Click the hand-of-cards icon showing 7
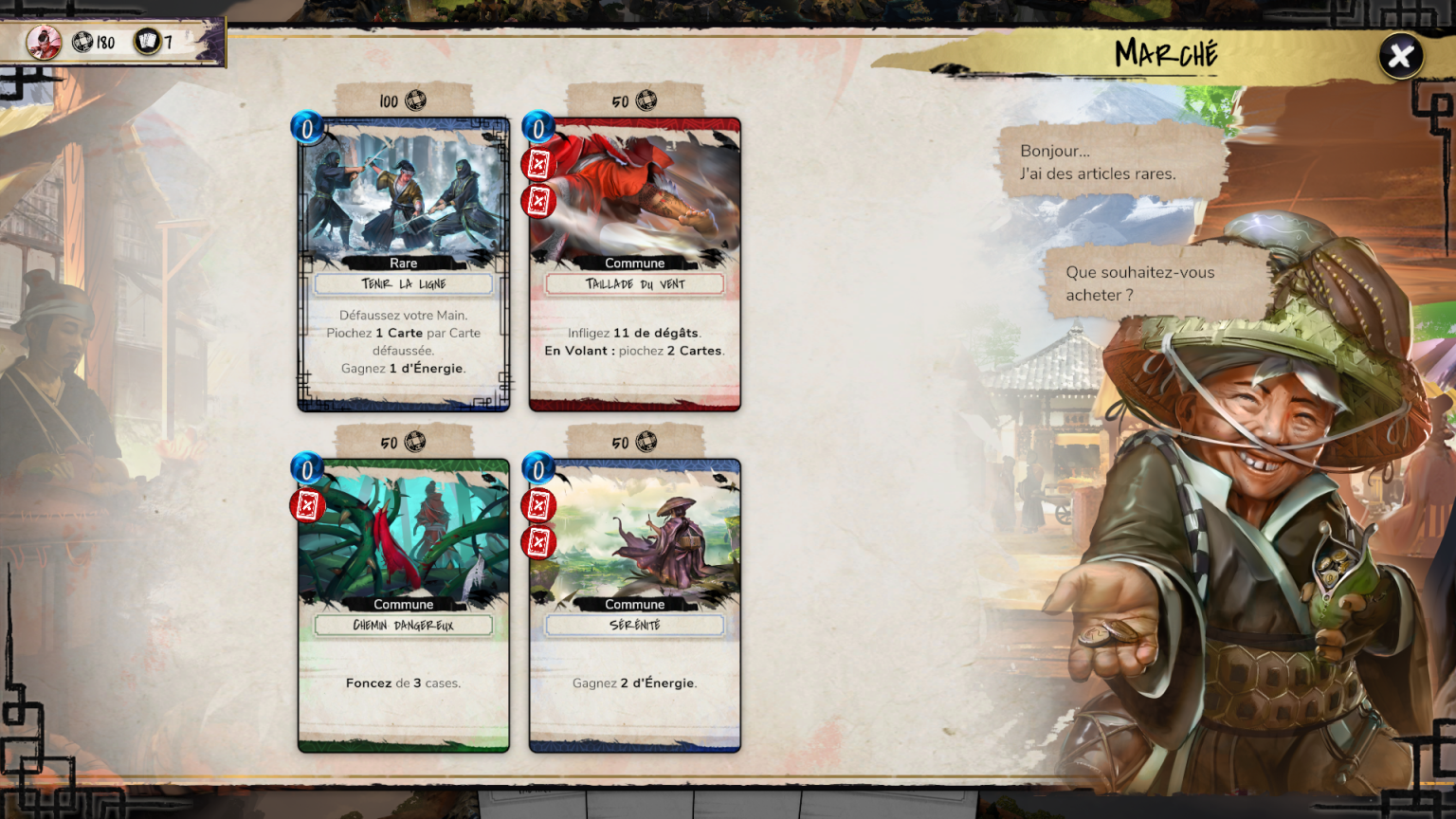 pyautogui.click(x=147, y=43)
